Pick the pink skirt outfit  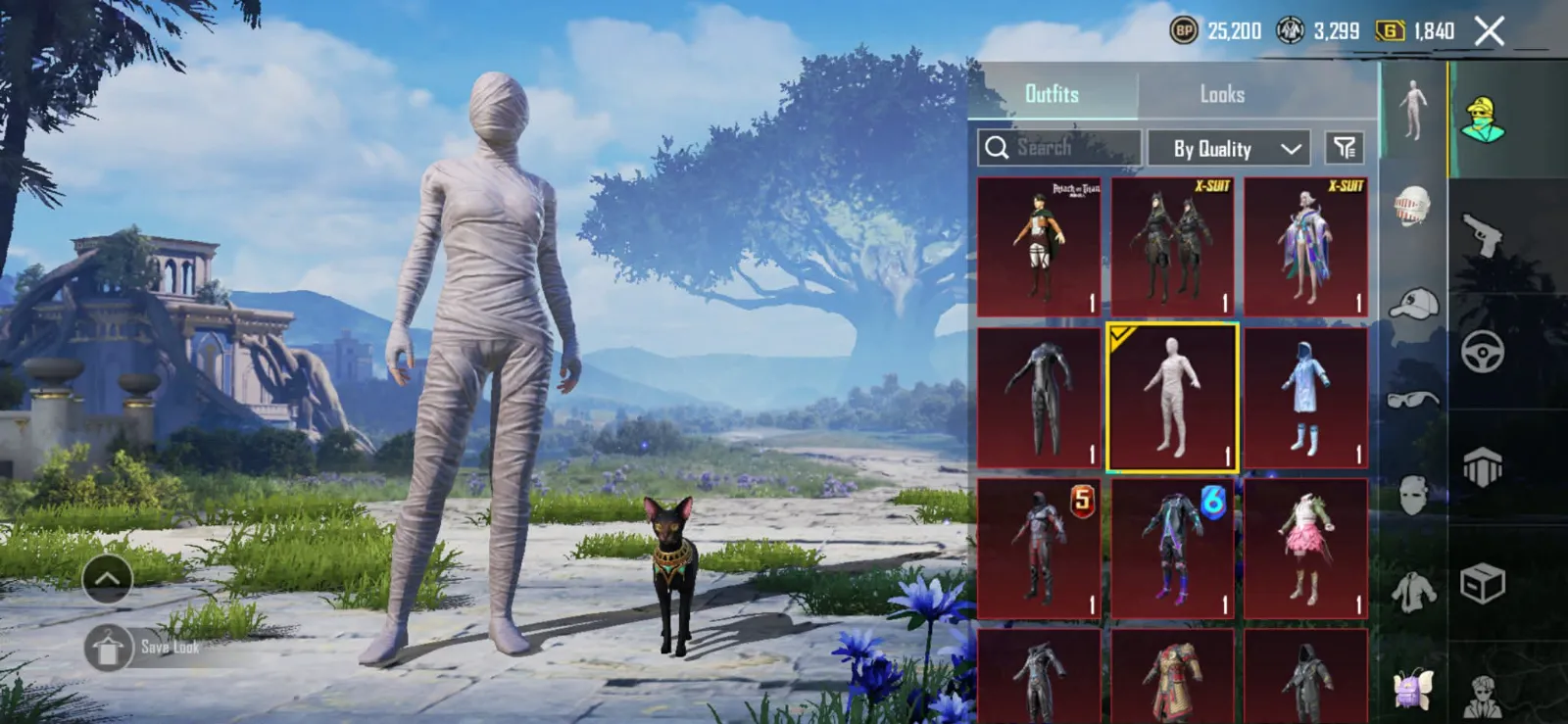click(1305, 549)
